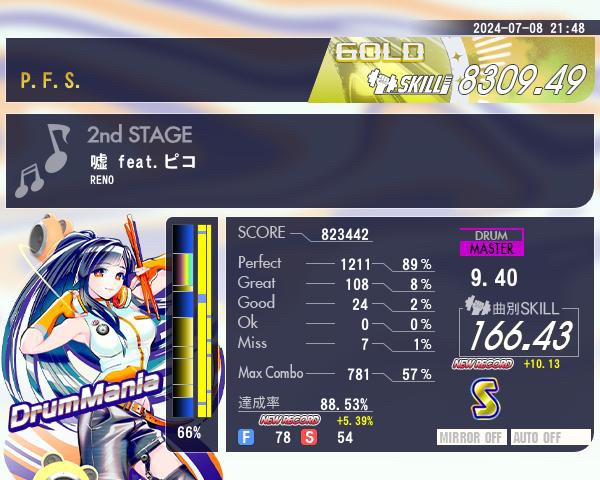Viewport: 600px width, 480px height.
Task: Toggle the AUTO OFF indicator
Action: [550, 437]
